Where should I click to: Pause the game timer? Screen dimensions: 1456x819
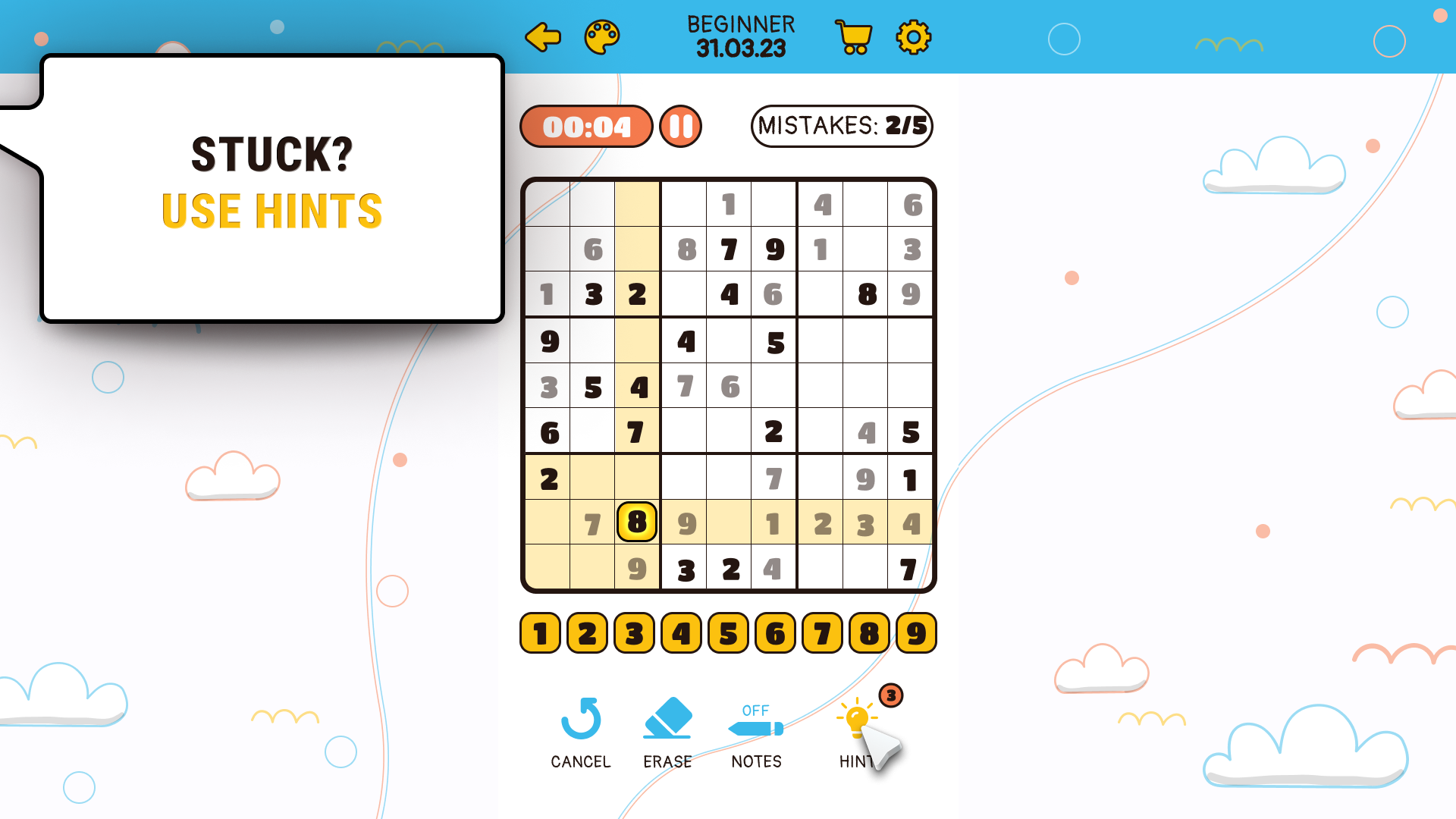[x=679, y=126]
